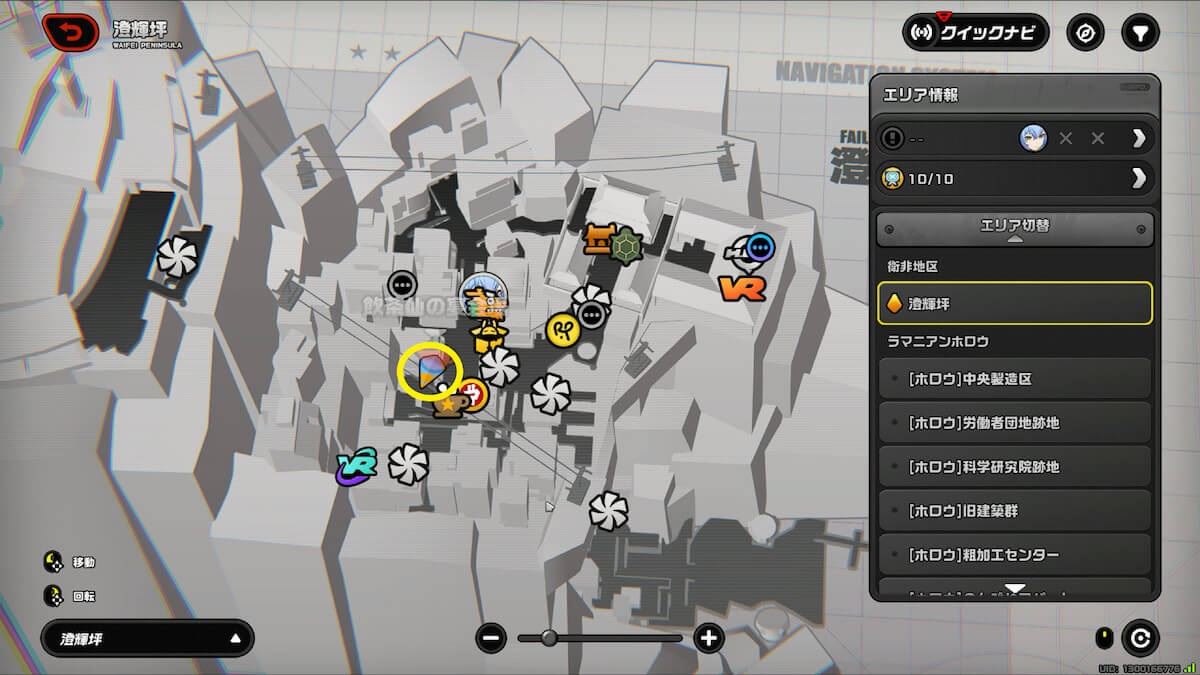Choose [ホロウ]中央製造区 from the list
The width and height of the screenshot is (1200, 675).
coord(1015,379)
